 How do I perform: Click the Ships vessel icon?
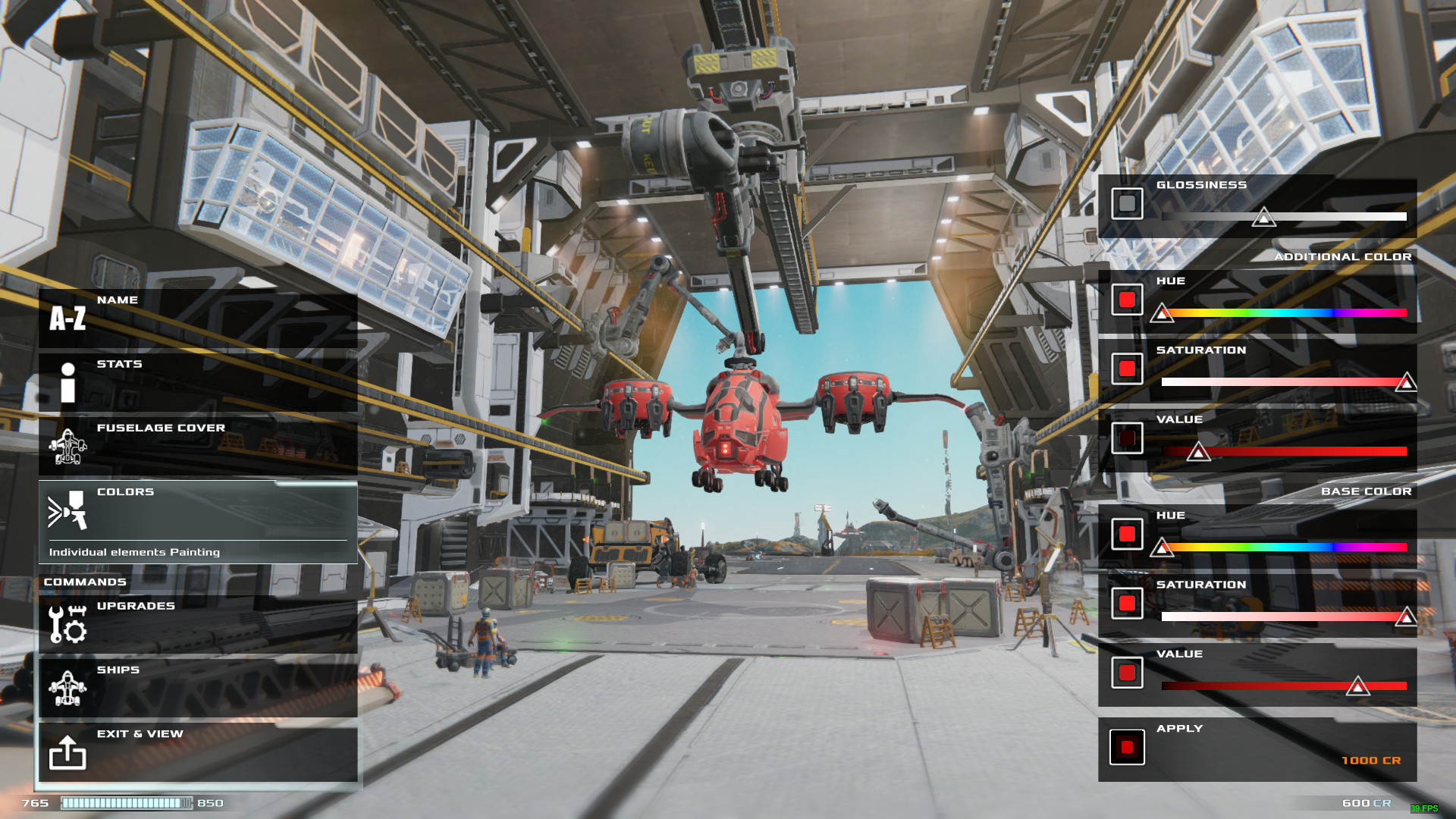tap(67, 689)
